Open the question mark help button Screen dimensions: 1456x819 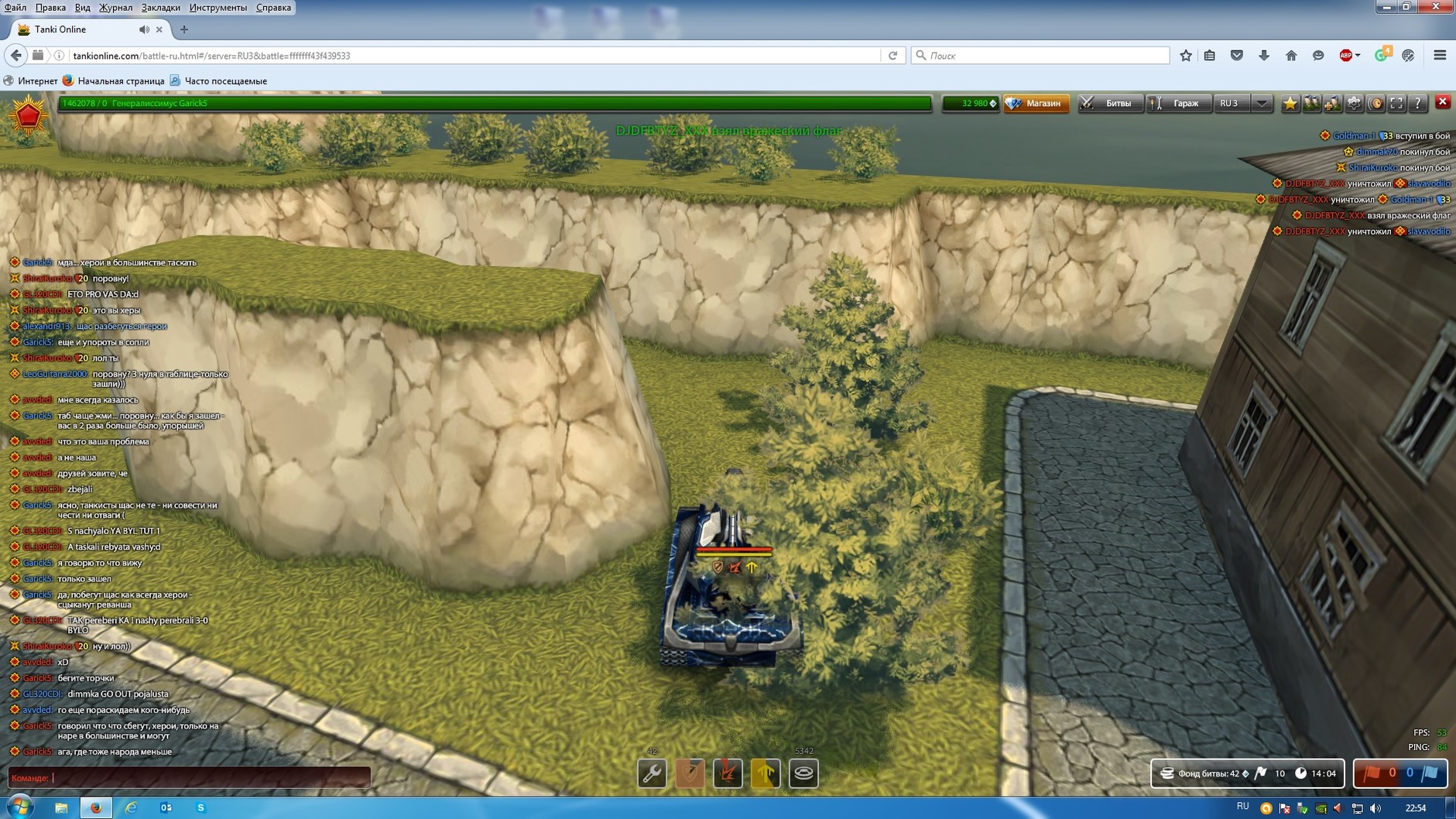[x=1417, y=103]
